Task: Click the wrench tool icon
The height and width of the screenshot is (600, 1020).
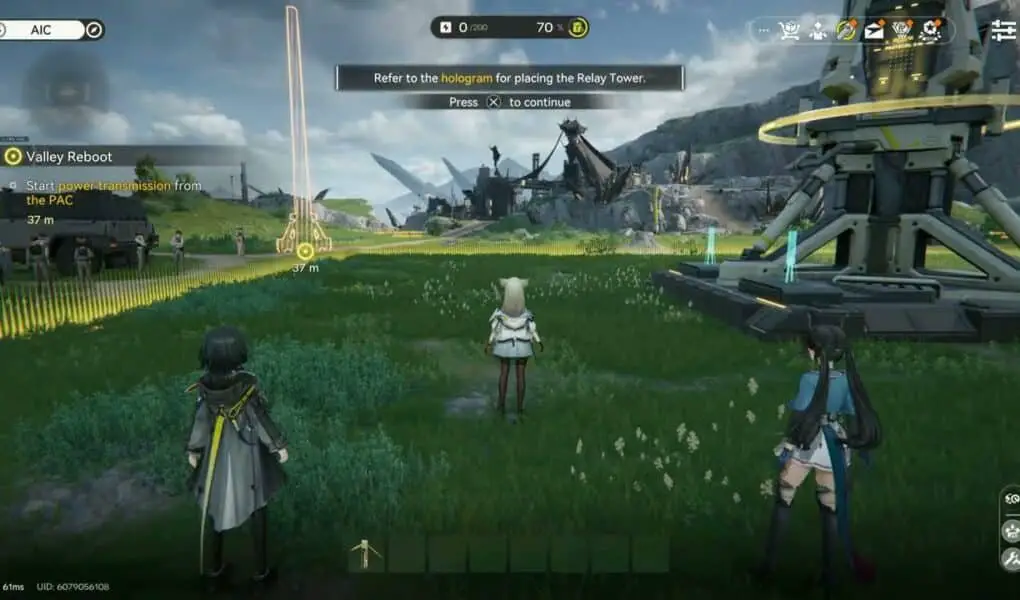Action: [1010, 555]
